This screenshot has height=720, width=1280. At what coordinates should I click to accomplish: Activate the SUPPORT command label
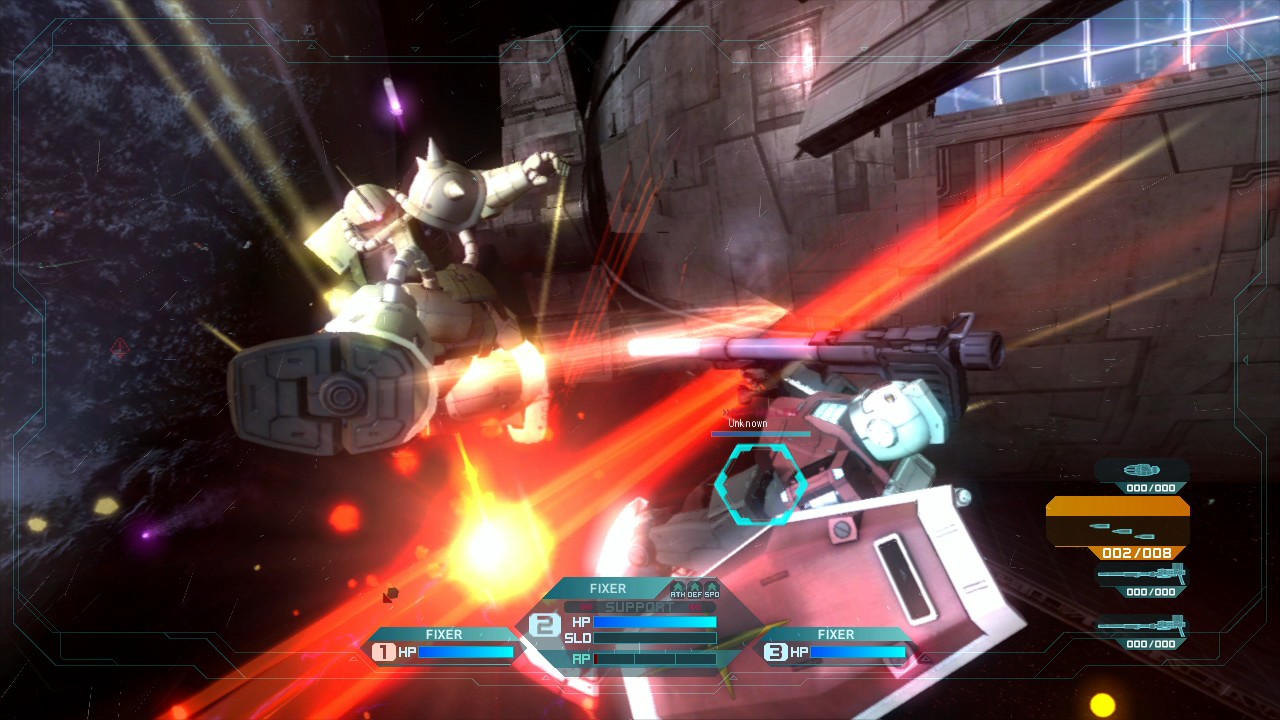pos(639,607)
